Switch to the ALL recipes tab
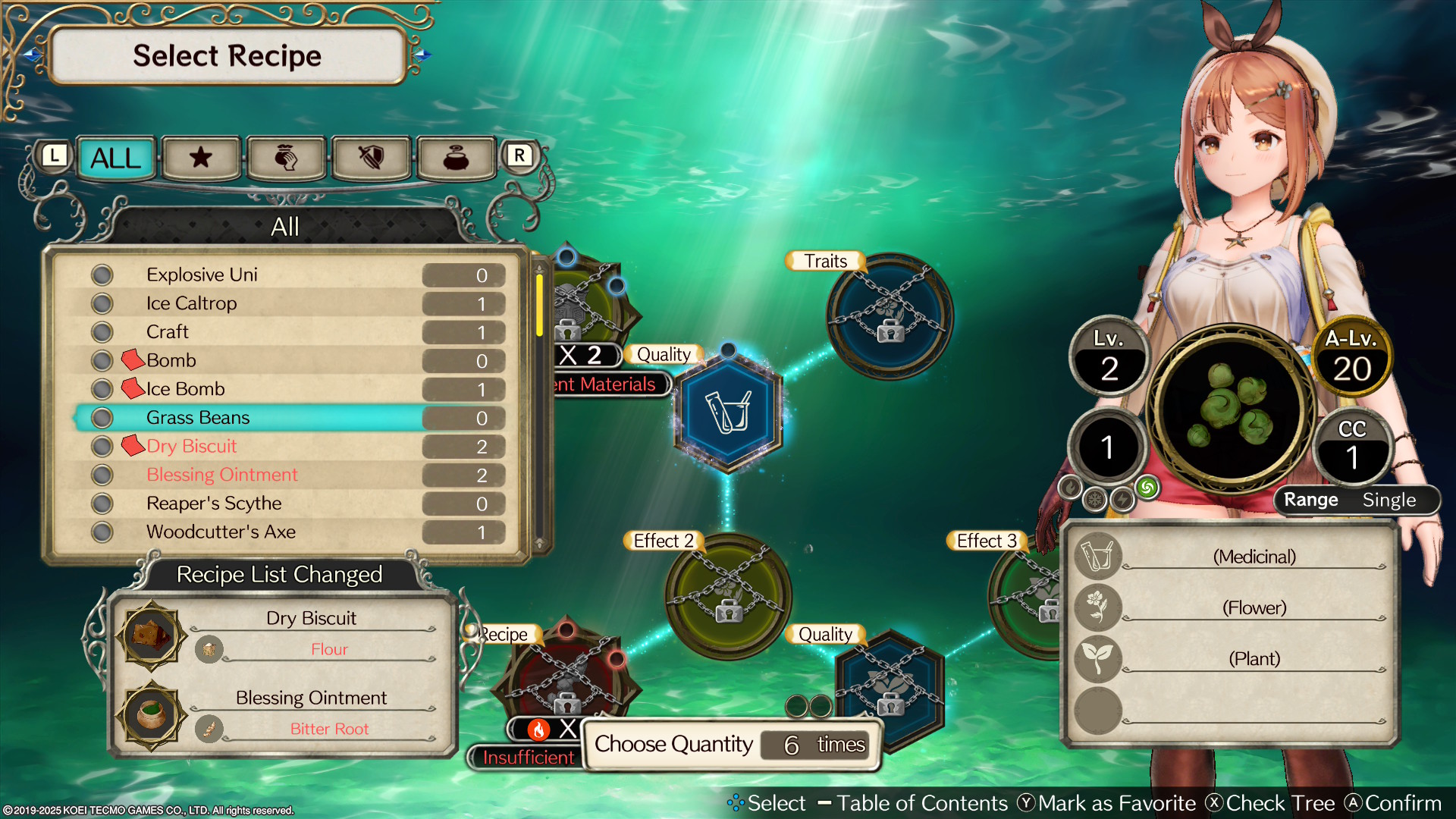This screenshot has width=1456, height=819. (116, 158)
